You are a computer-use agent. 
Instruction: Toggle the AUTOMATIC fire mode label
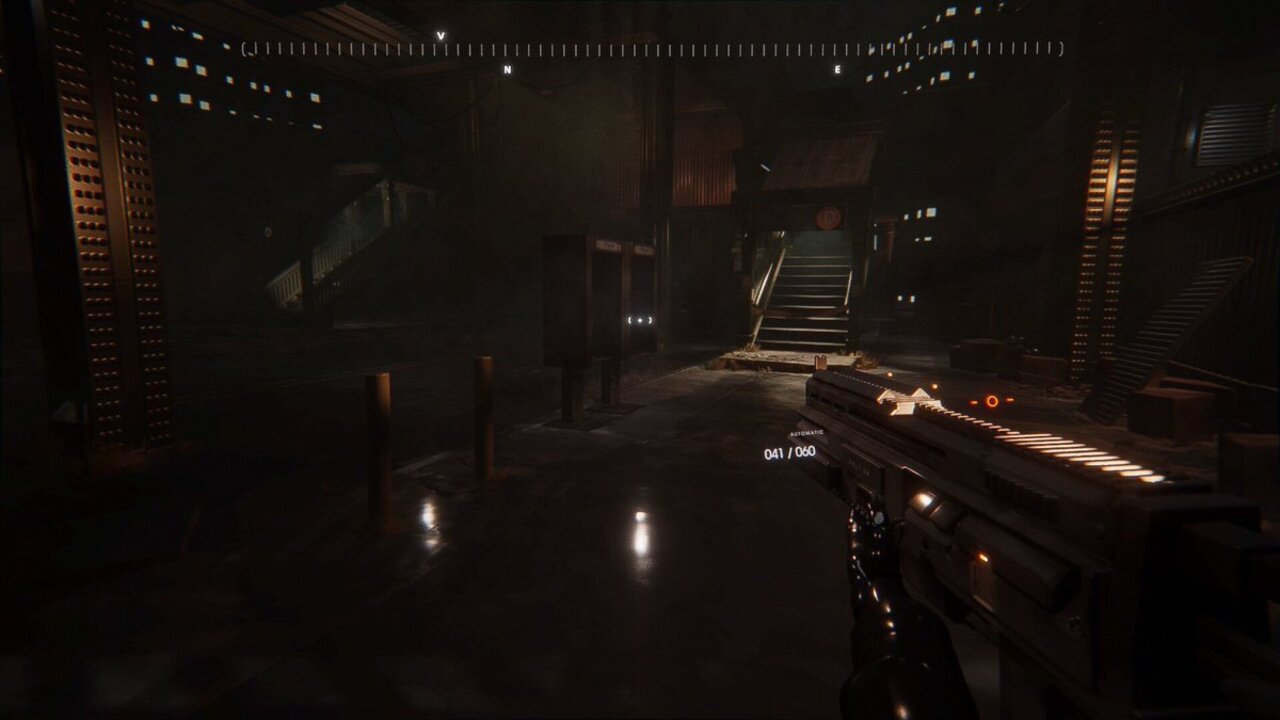click(806, 433)
